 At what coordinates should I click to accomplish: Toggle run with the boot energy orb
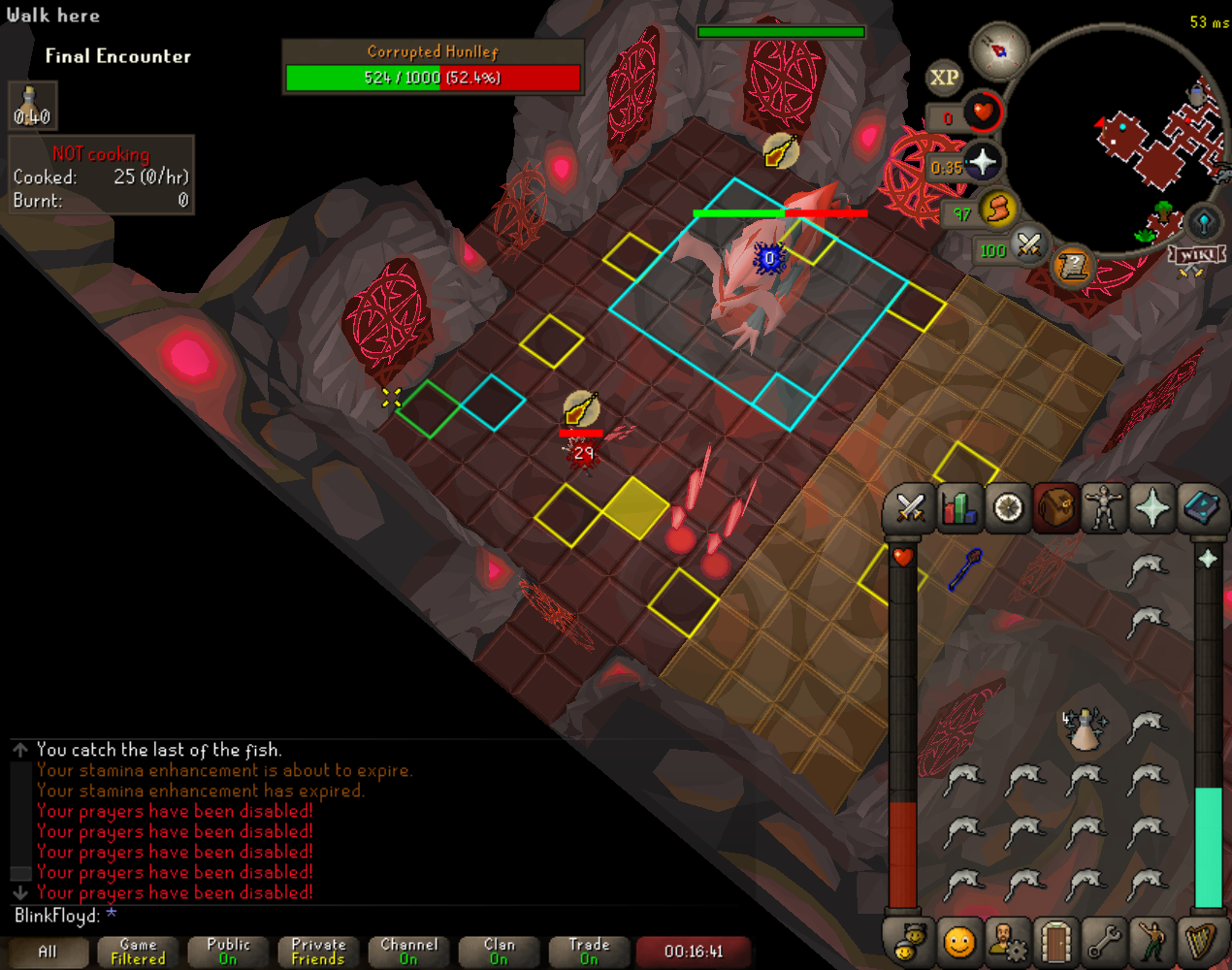[x=998, y=209]
